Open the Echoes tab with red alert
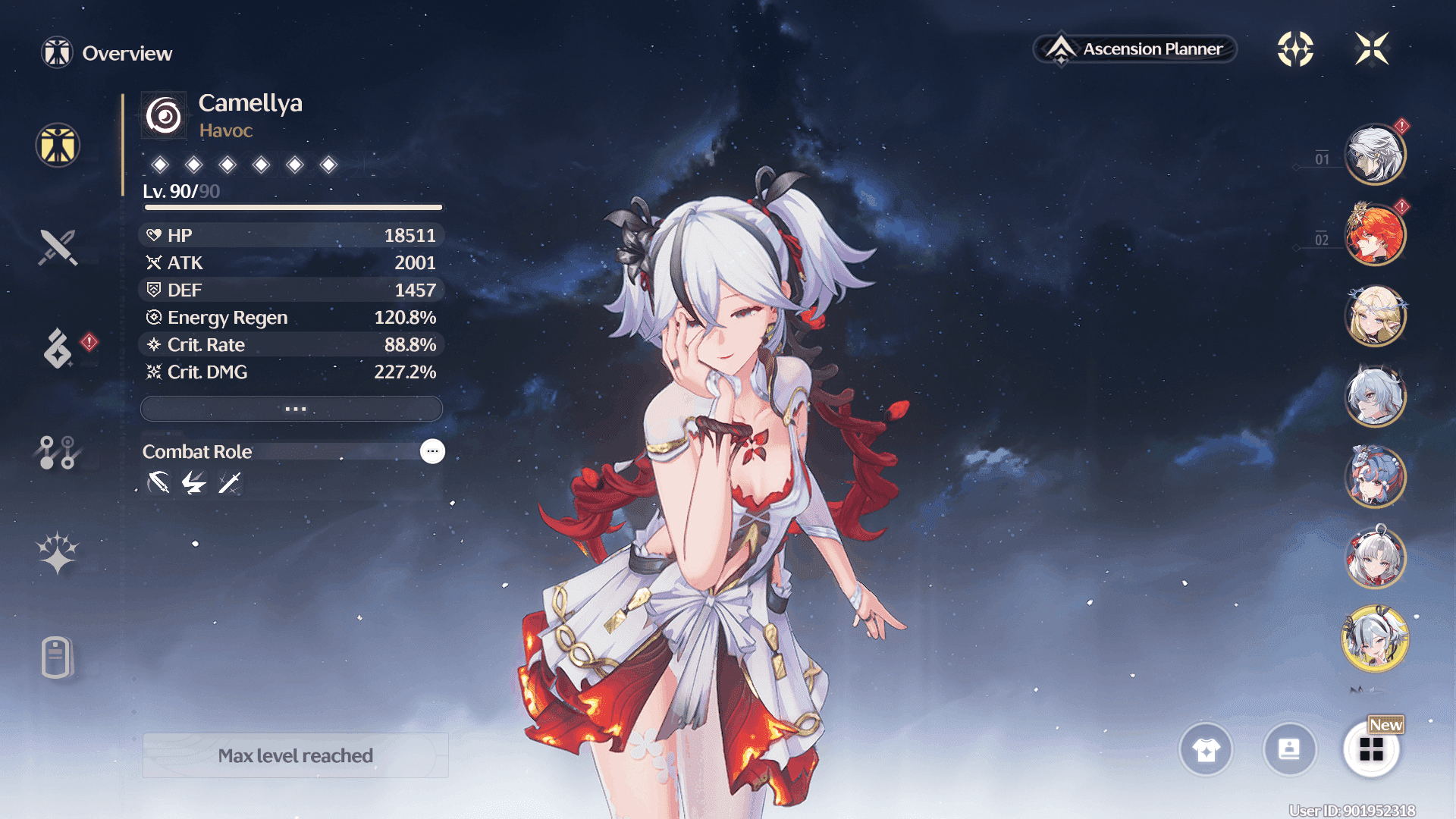1456x819 pixels. 58,348
